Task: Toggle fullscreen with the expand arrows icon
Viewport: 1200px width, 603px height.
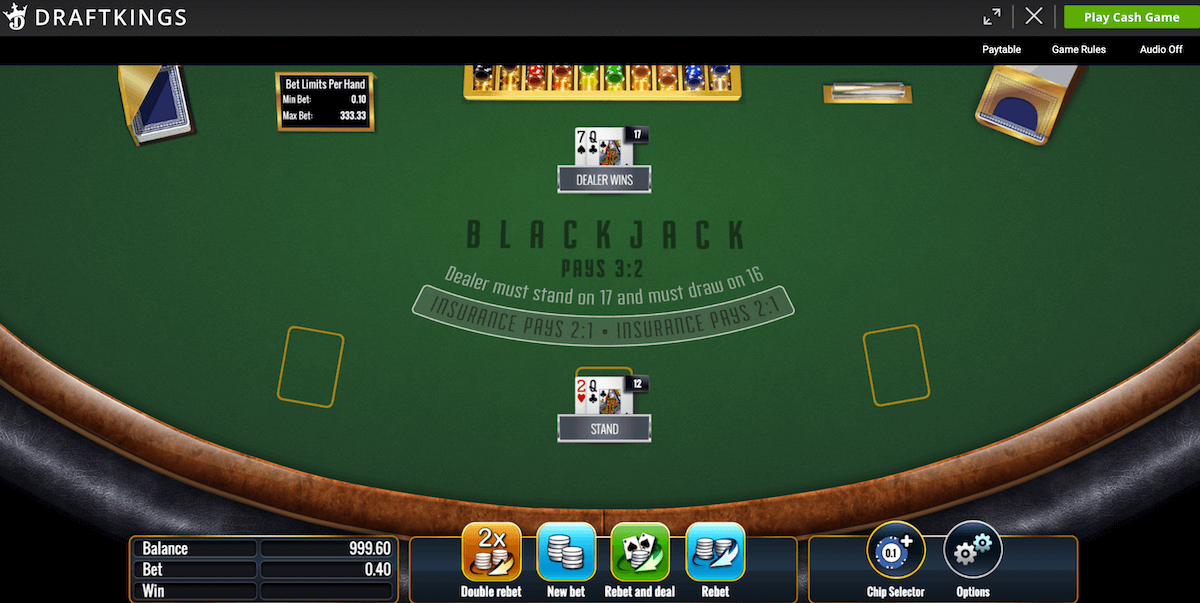Action: [992, 17]
